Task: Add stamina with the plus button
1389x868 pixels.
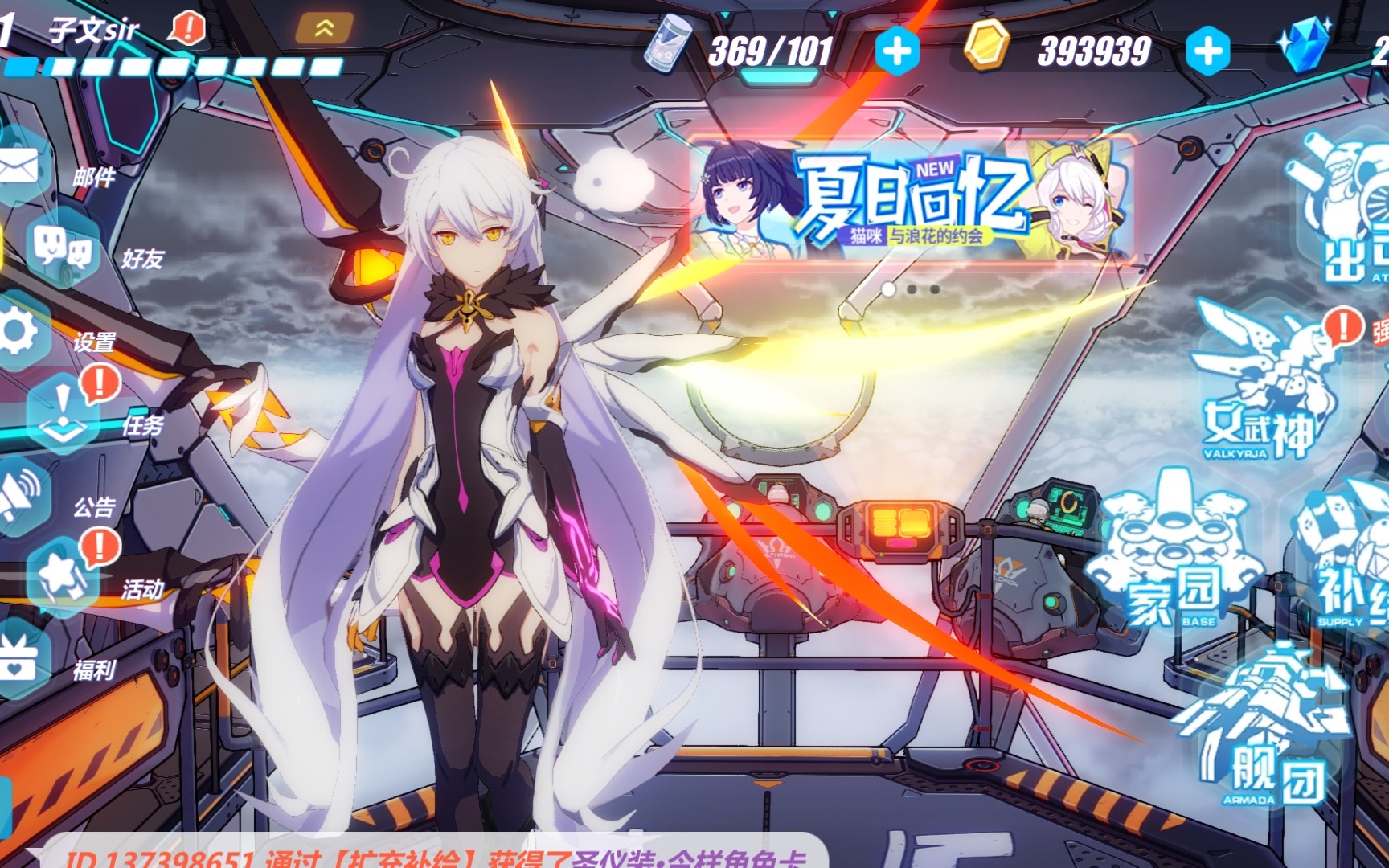Action: point(896,51)
